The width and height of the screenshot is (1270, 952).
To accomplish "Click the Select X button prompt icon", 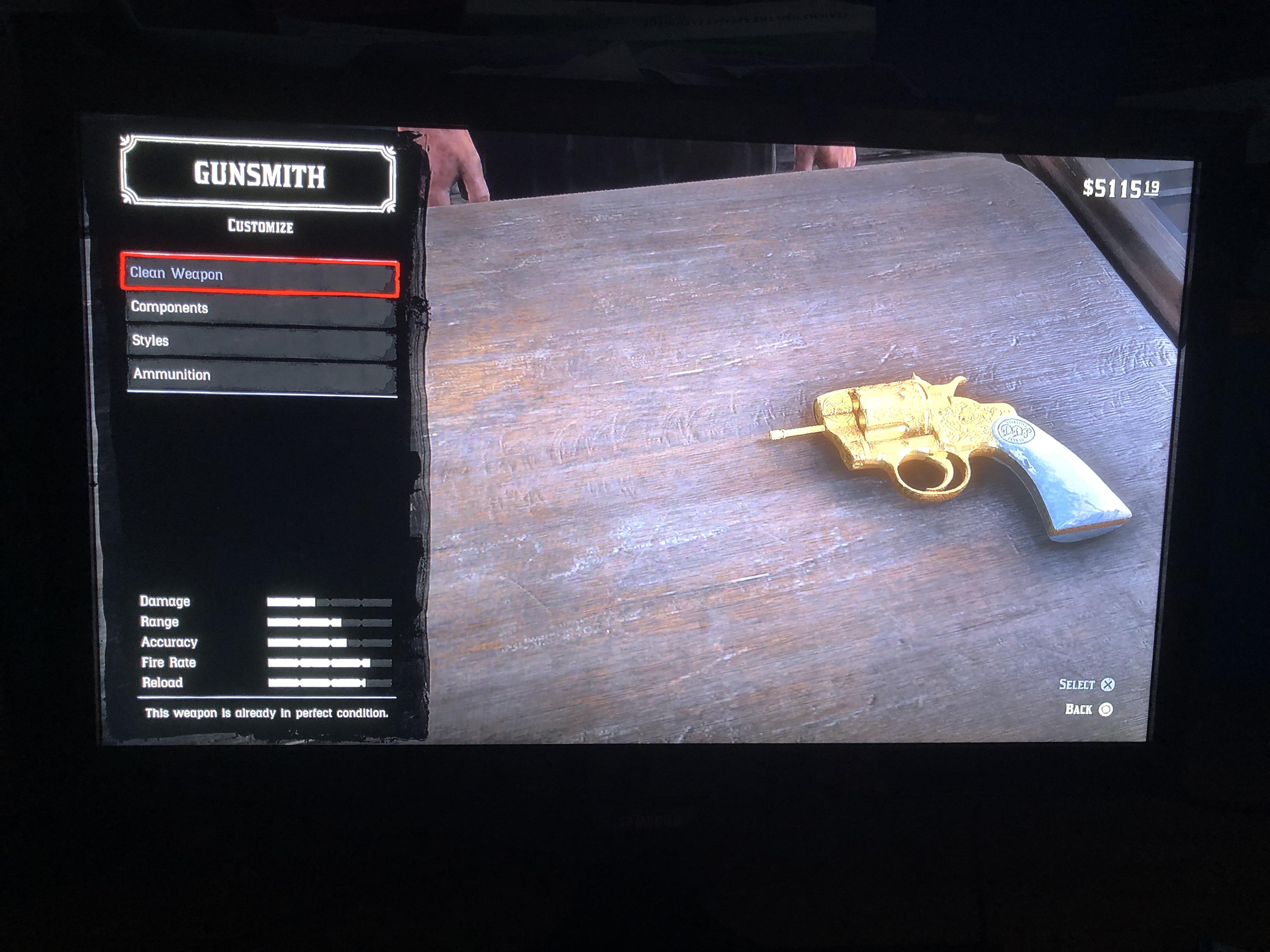I will pyautogui.click(x=1107, y=685).
